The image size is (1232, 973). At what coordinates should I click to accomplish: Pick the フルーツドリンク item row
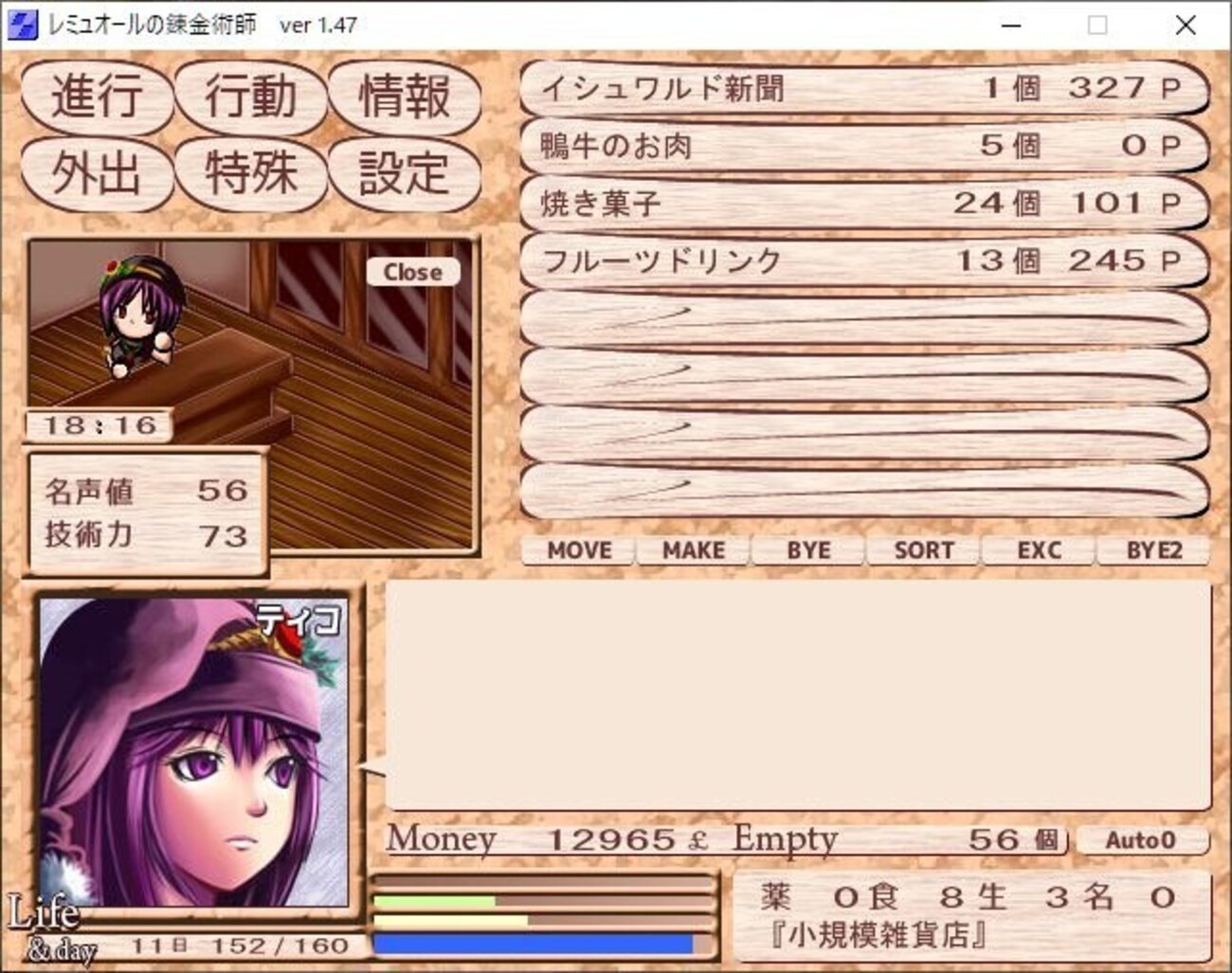[x=863, y=261]
